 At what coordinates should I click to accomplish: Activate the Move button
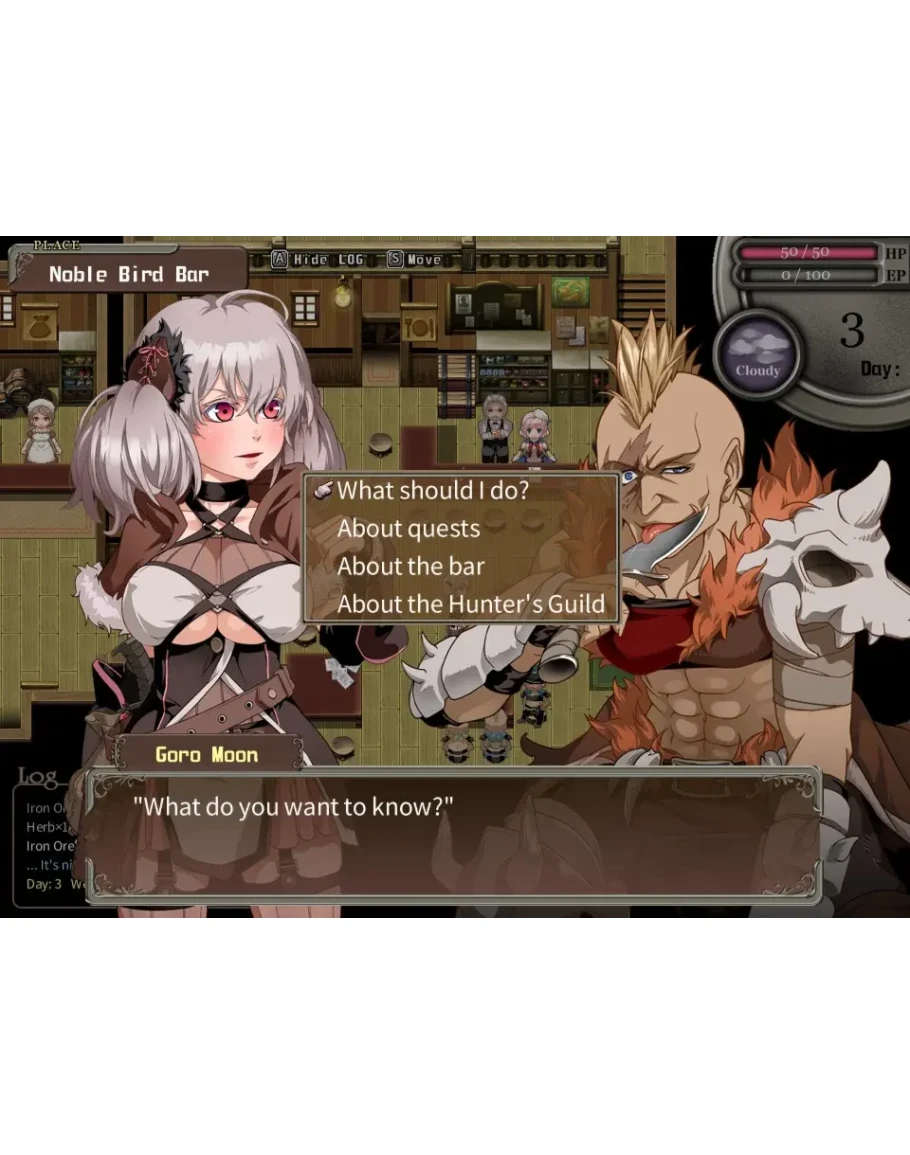(x=415, y=260)
